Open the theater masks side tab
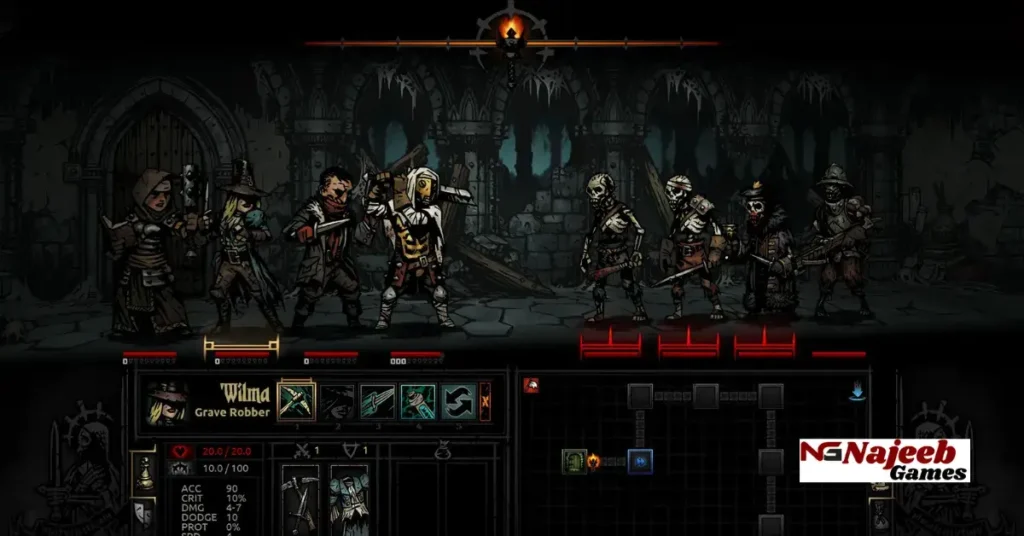Image resolution: width=1024 pixels, height=536 pixels. point(145,514)
